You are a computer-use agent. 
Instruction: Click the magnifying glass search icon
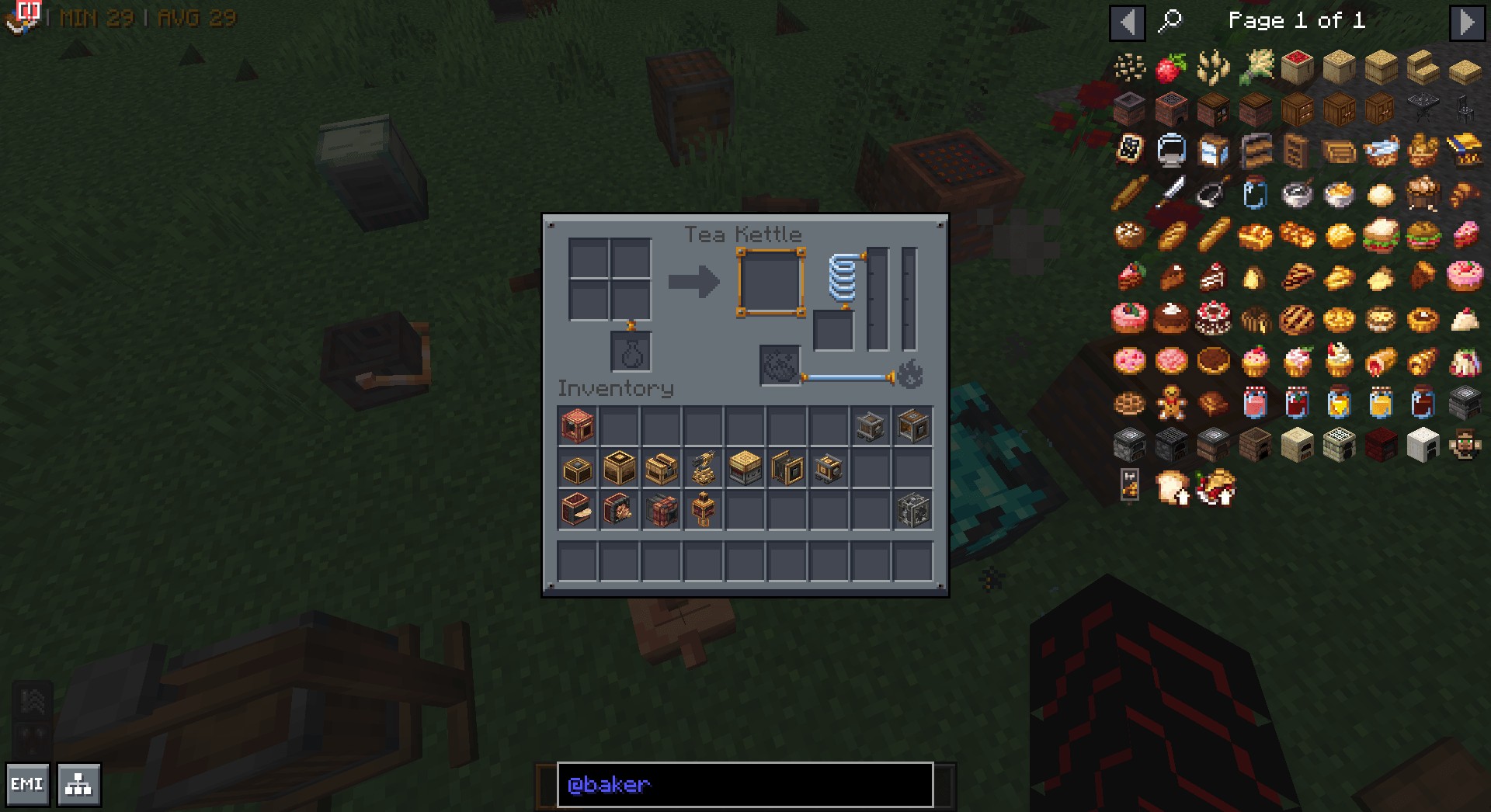(x=1170, y=21)
